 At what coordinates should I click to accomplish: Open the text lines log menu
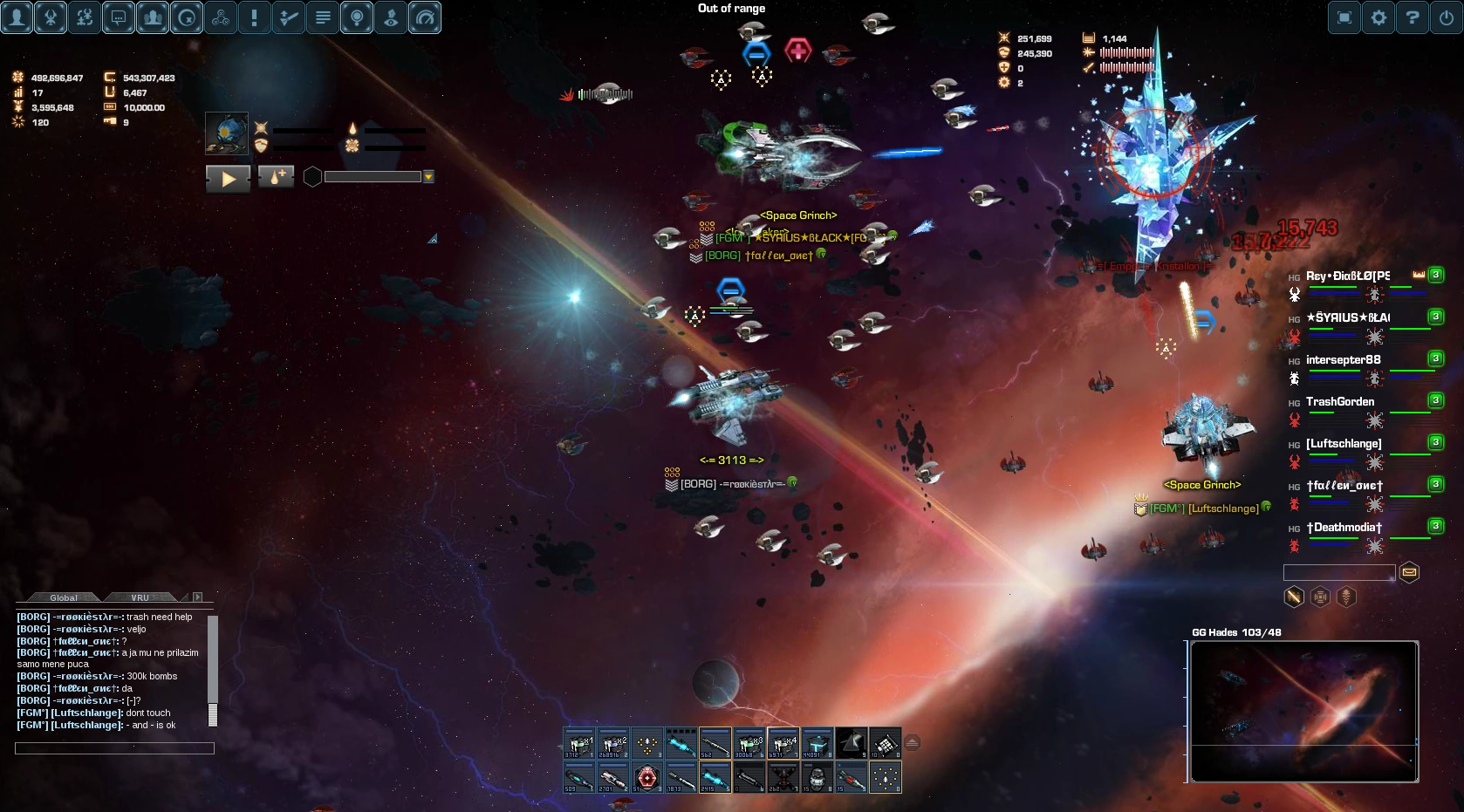click(323, 17)
